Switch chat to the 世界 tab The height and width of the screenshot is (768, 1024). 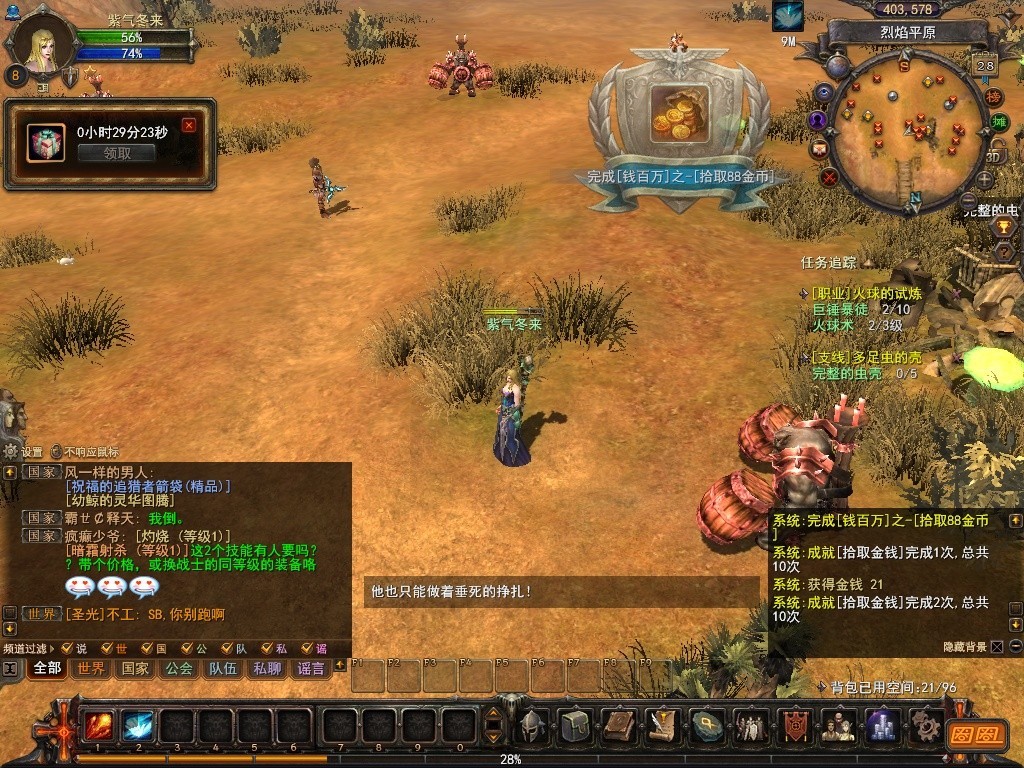point(91,668)
